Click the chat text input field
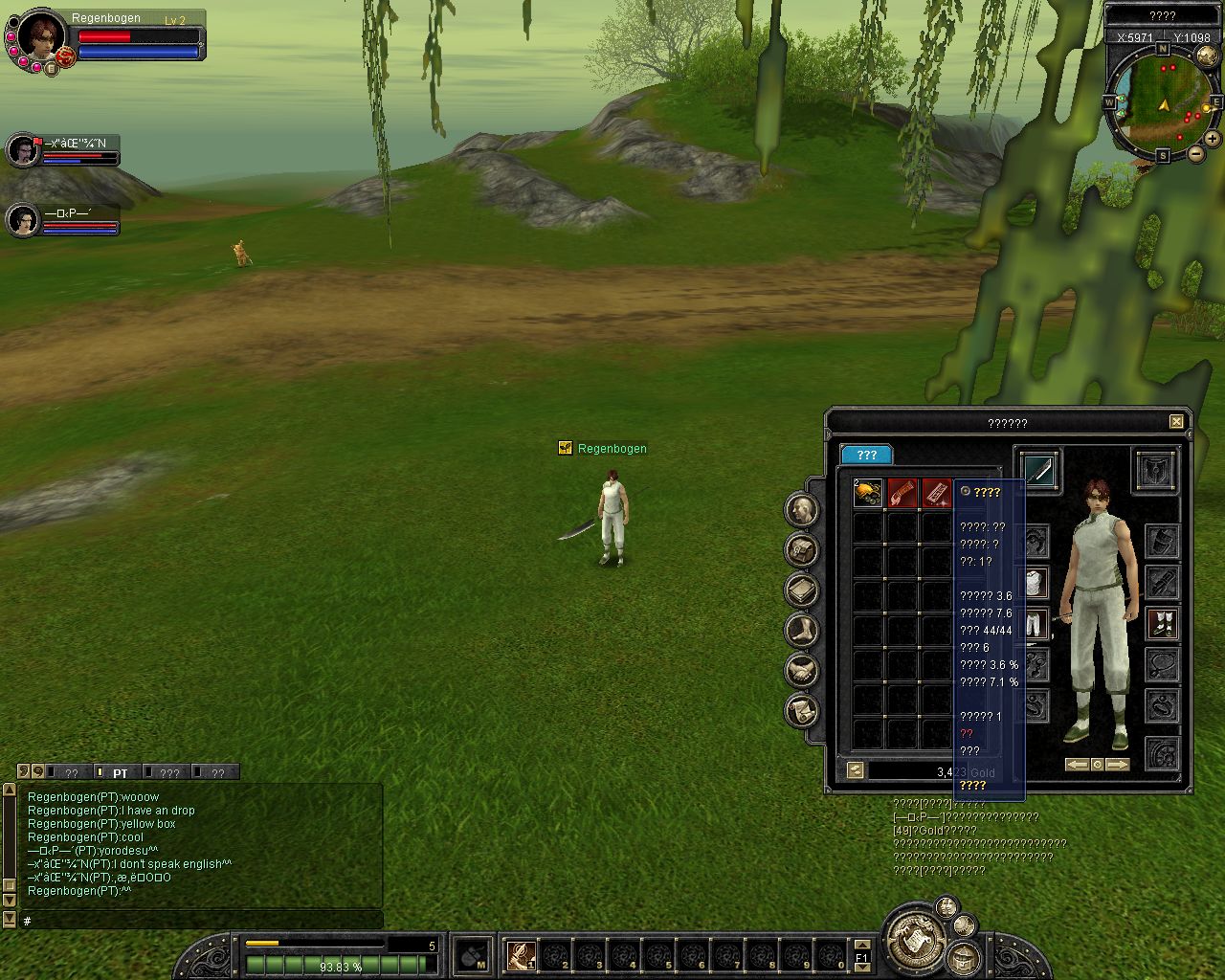The width and height of the screenshot is (1225, 980). click(201, 921)
